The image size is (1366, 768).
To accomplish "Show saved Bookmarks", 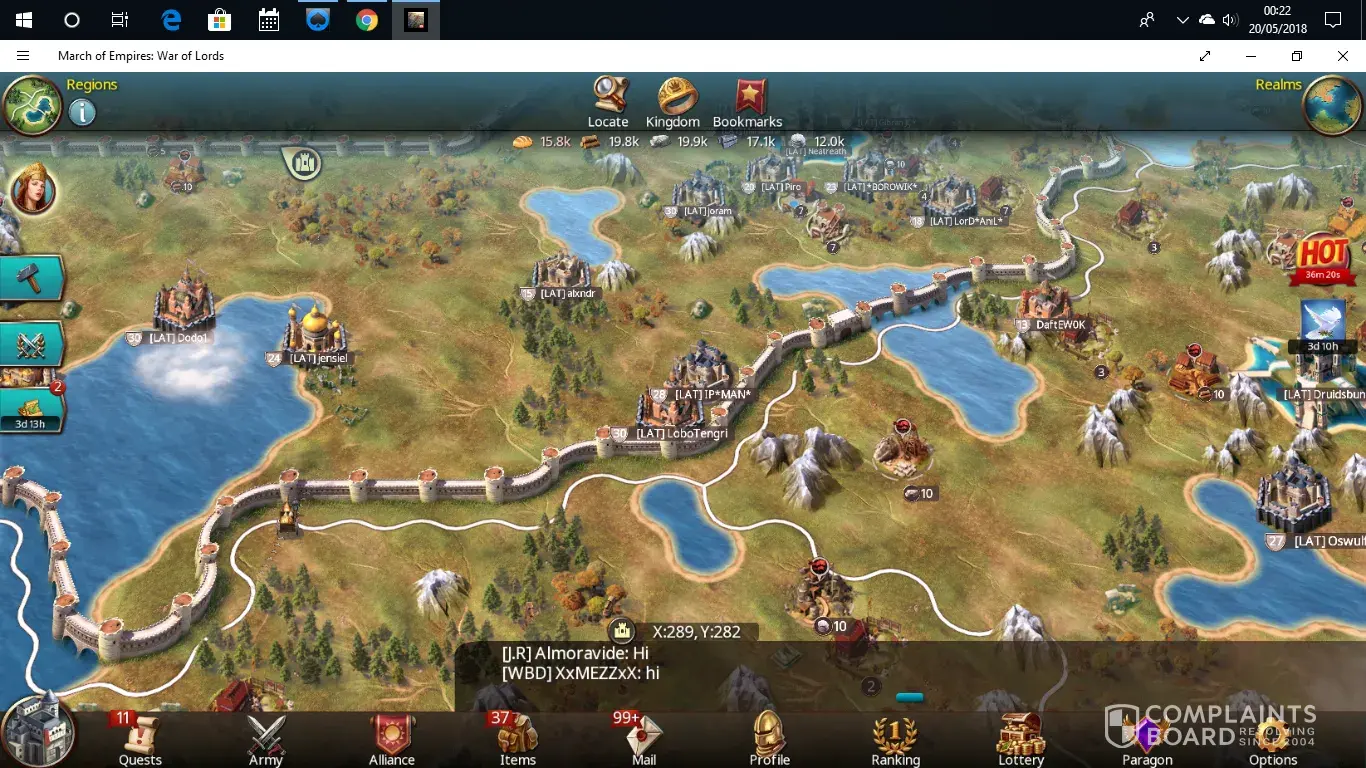I will point(747,101).
